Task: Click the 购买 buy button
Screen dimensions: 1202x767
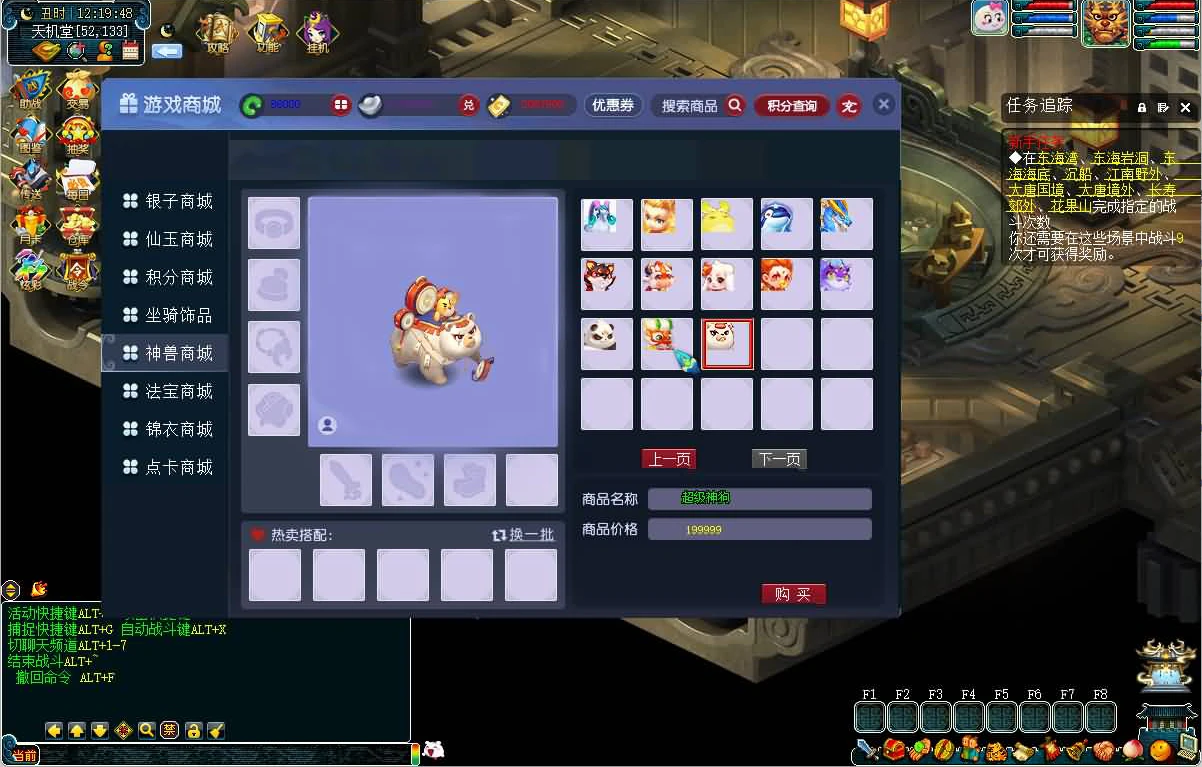Action: coord(793,594)
